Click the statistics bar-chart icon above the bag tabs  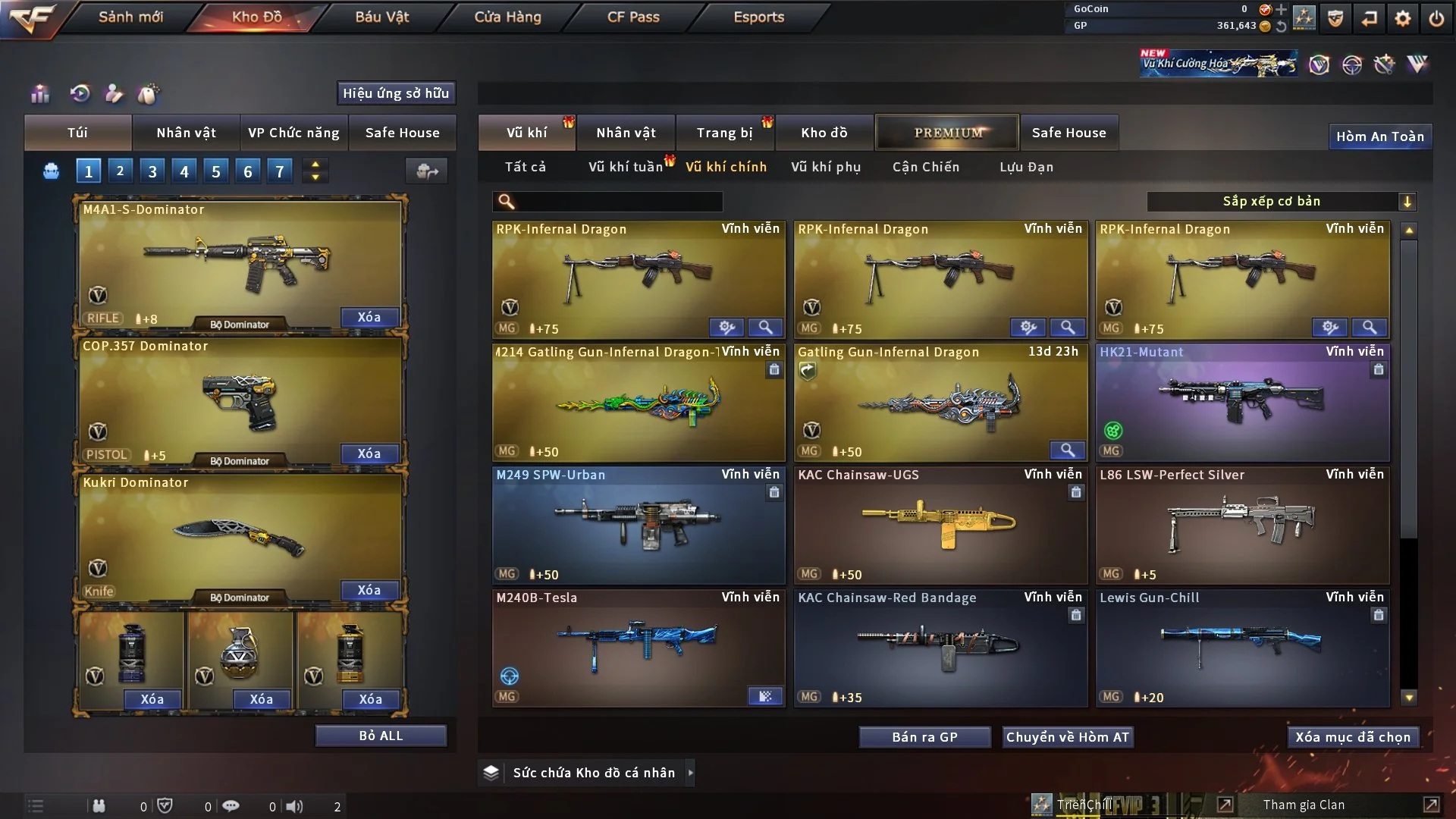pyautogui.click(x=39, y=93)
